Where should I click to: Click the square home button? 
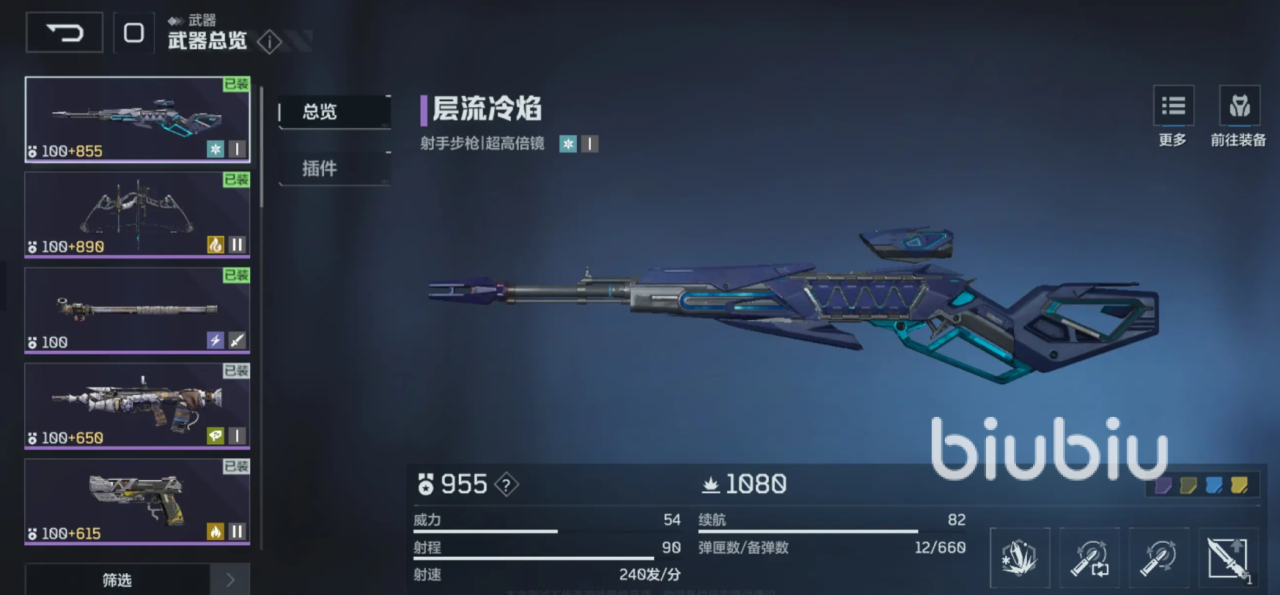134,33
